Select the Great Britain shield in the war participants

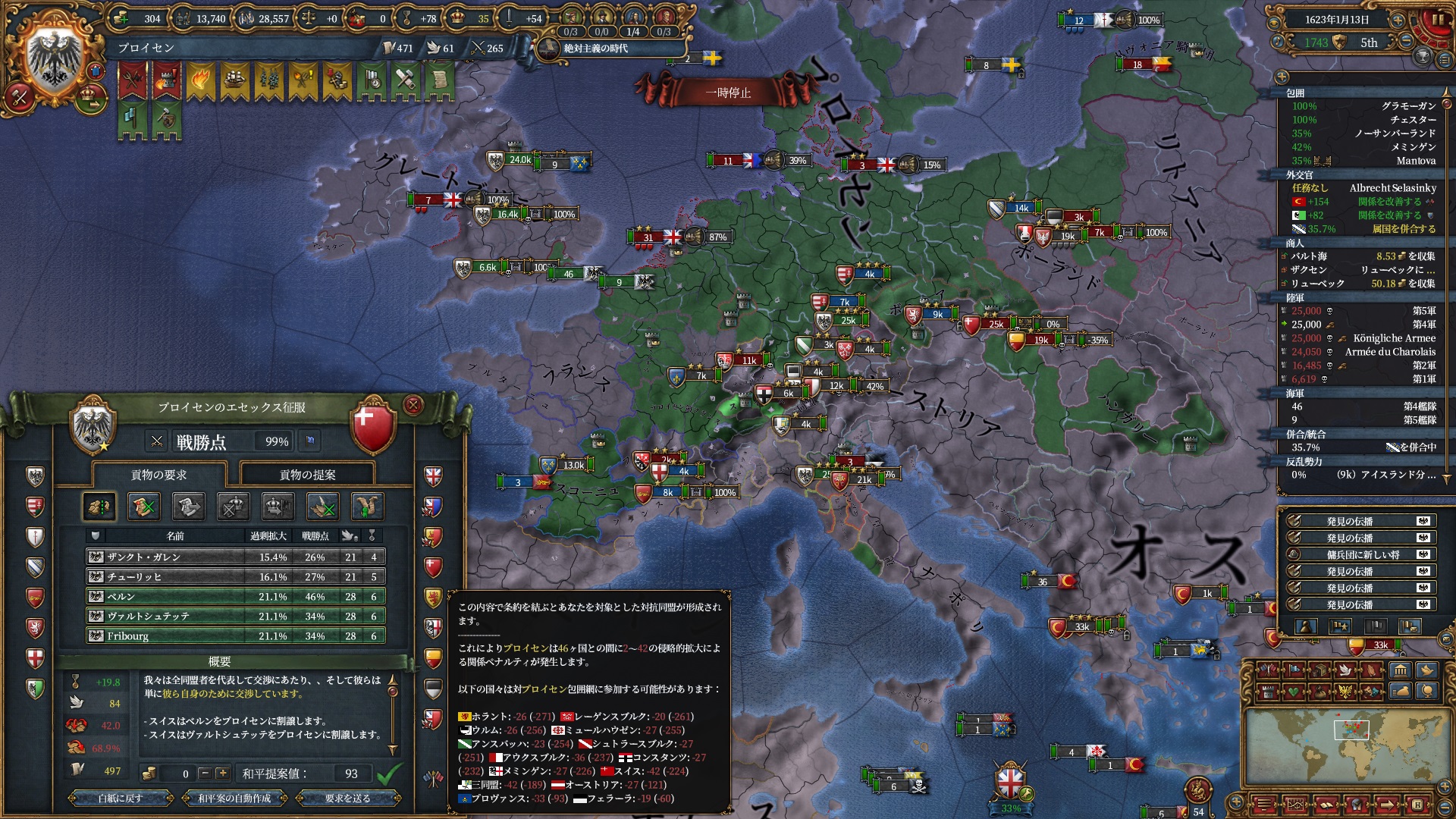coord(433,476)
